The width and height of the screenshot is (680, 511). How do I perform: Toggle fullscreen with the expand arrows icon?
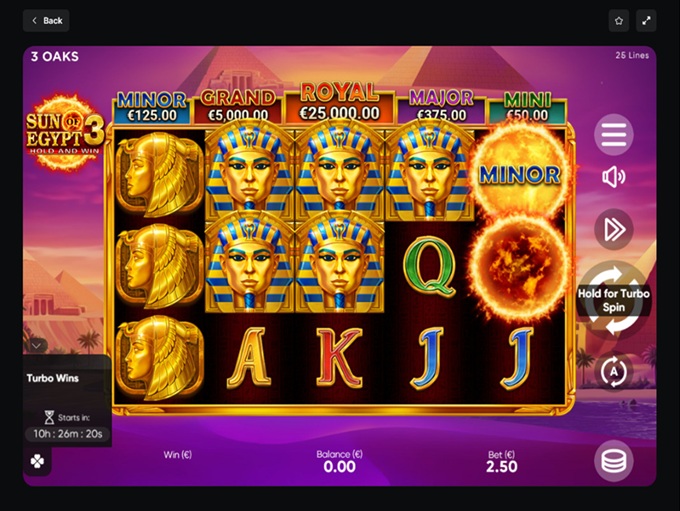tap(646, 20)
